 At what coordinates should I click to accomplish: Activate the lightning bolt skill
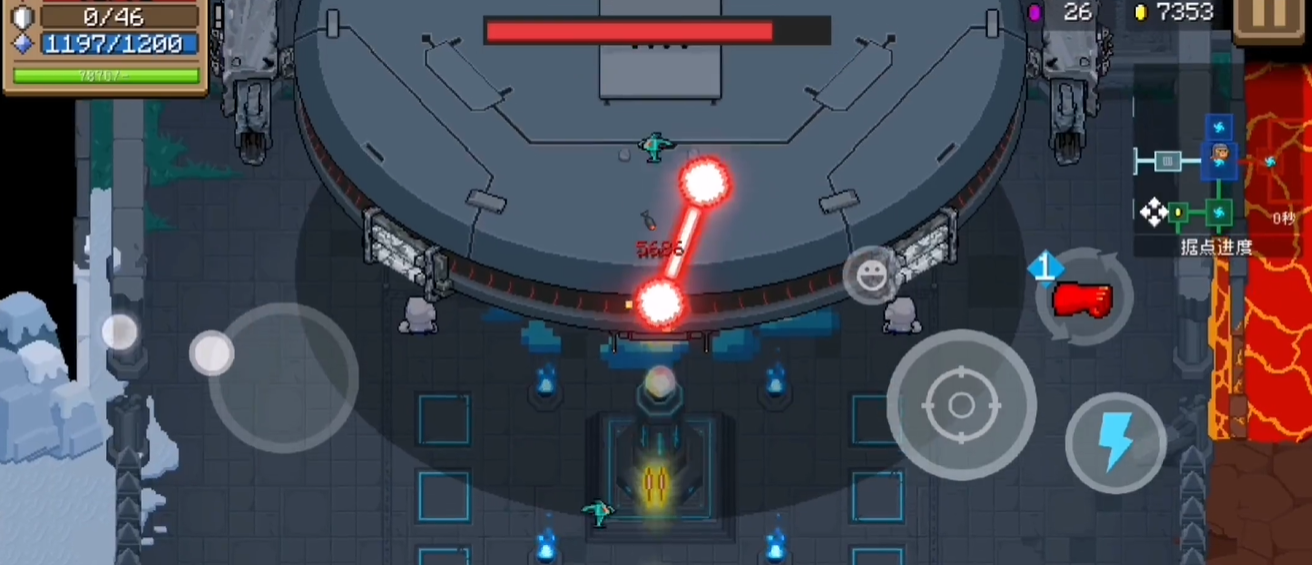click(x=1115, y=443)
